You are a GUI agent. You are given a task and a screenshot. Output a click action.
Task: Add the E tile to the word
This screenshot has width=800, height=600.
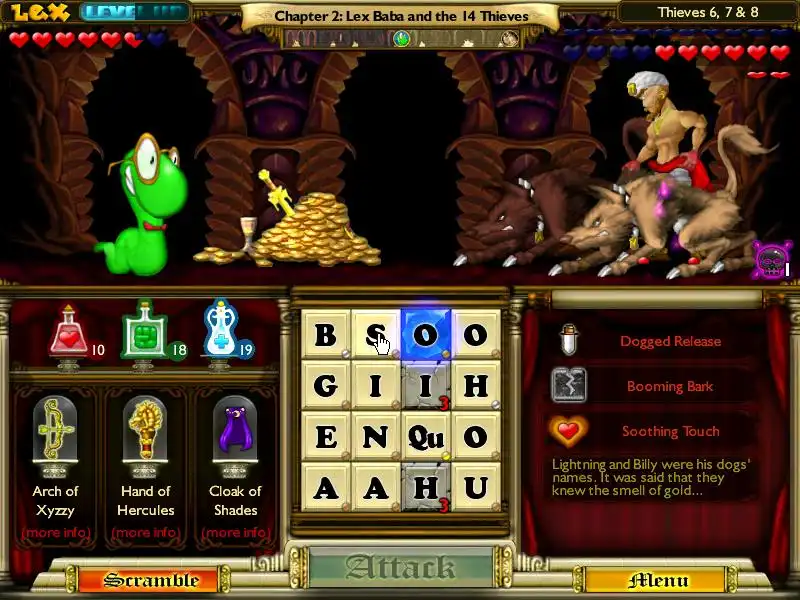tap(326, 437)
